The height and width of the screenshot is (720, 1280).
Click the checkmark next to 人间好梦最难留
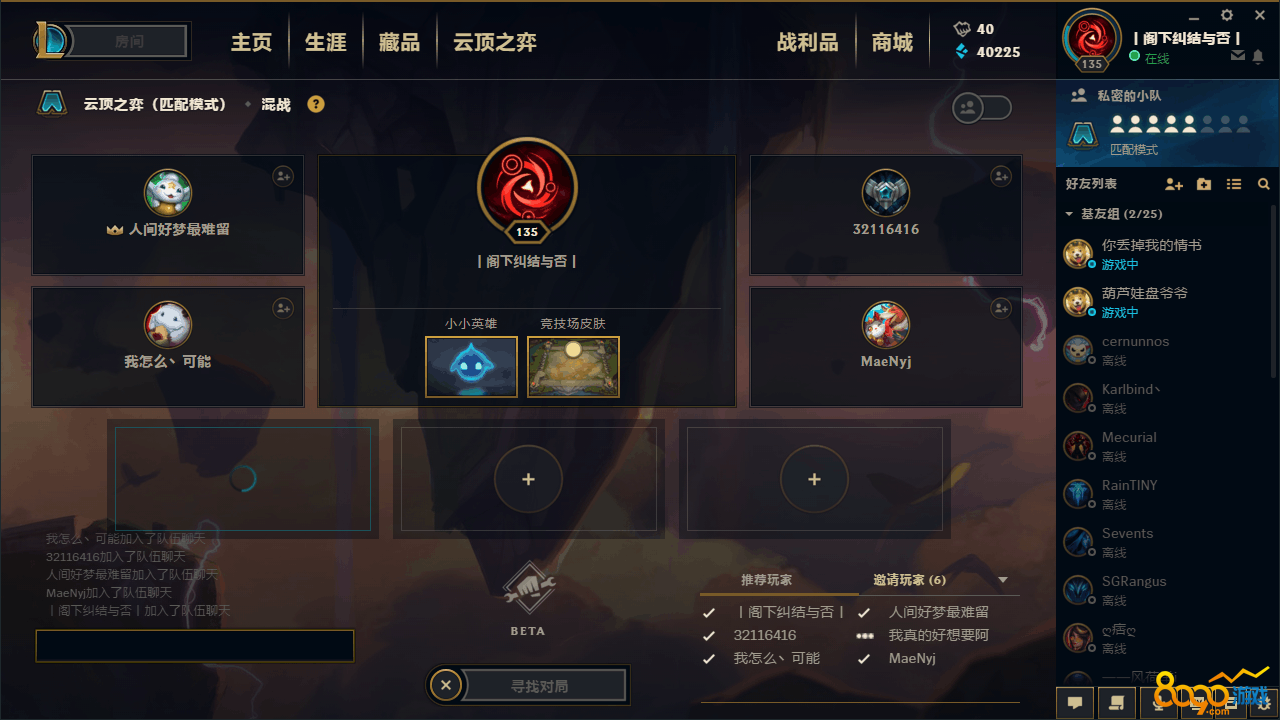[864, 612]
